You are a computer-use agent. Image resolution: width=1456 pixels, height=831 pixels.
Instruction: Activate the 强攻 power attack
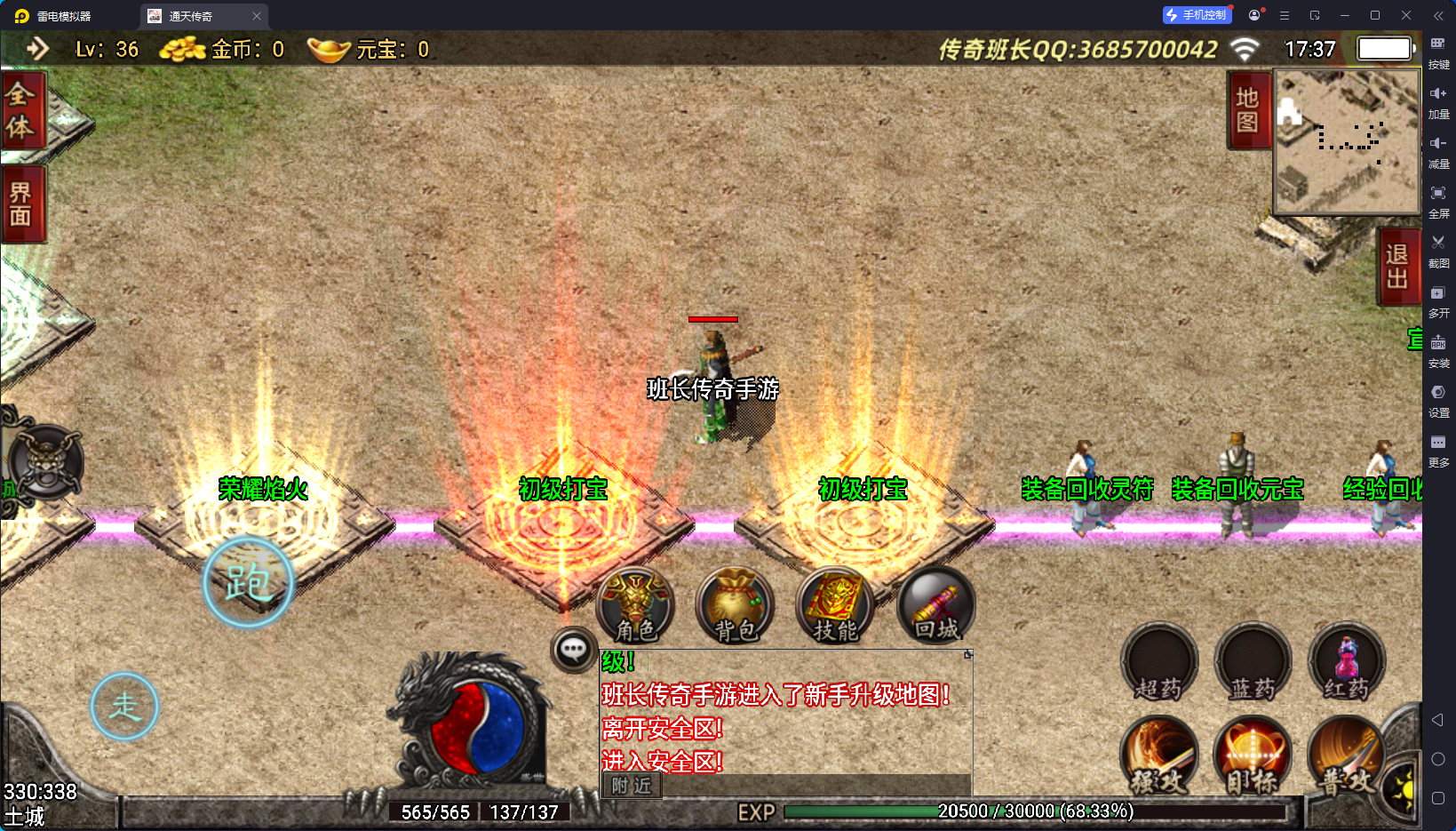(x=1159, y=756)
